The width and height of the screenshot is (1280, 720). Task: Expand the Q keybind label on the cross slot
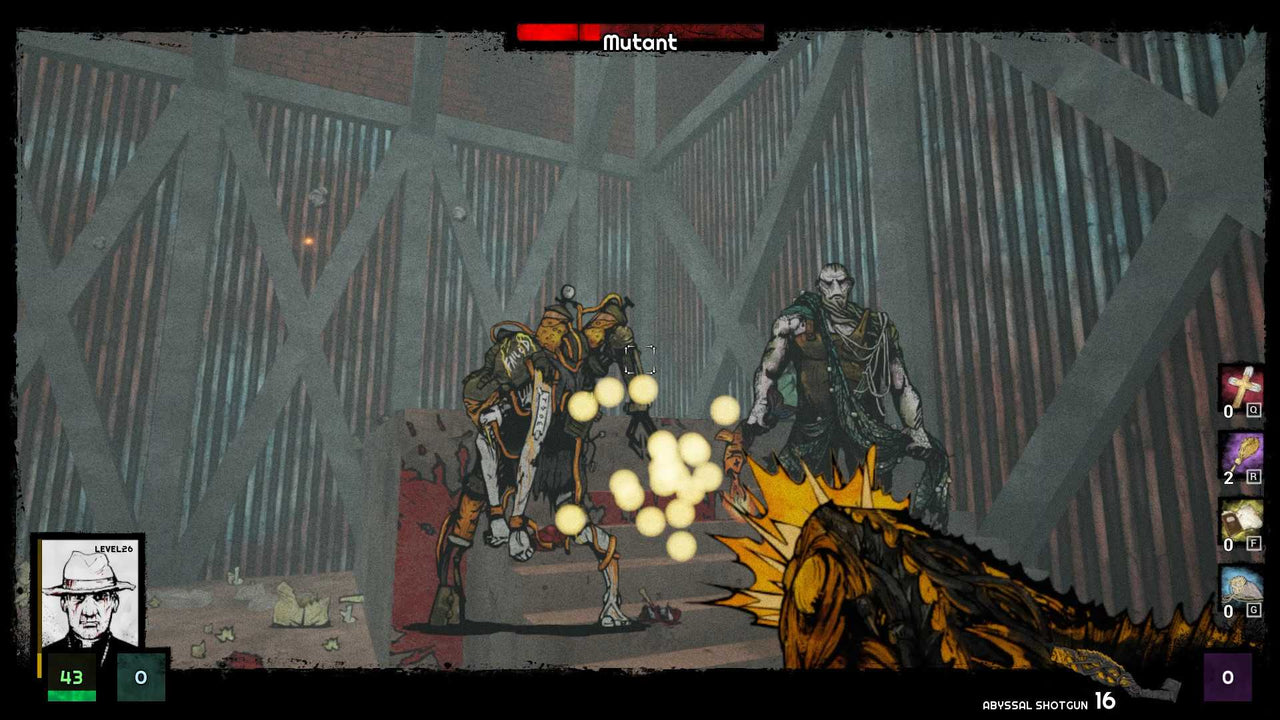1253,408
